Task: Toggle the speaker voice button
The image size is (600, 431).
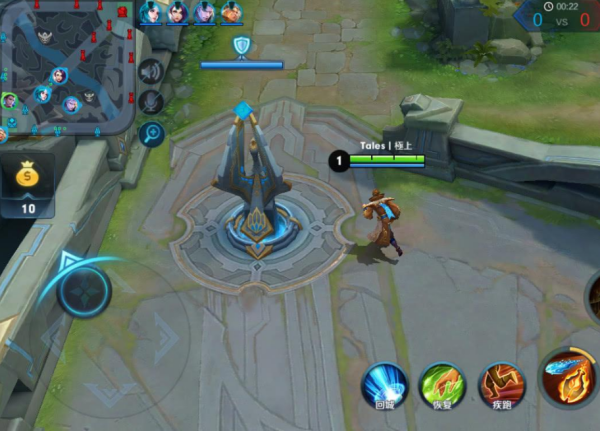Action: coord(151,71)
